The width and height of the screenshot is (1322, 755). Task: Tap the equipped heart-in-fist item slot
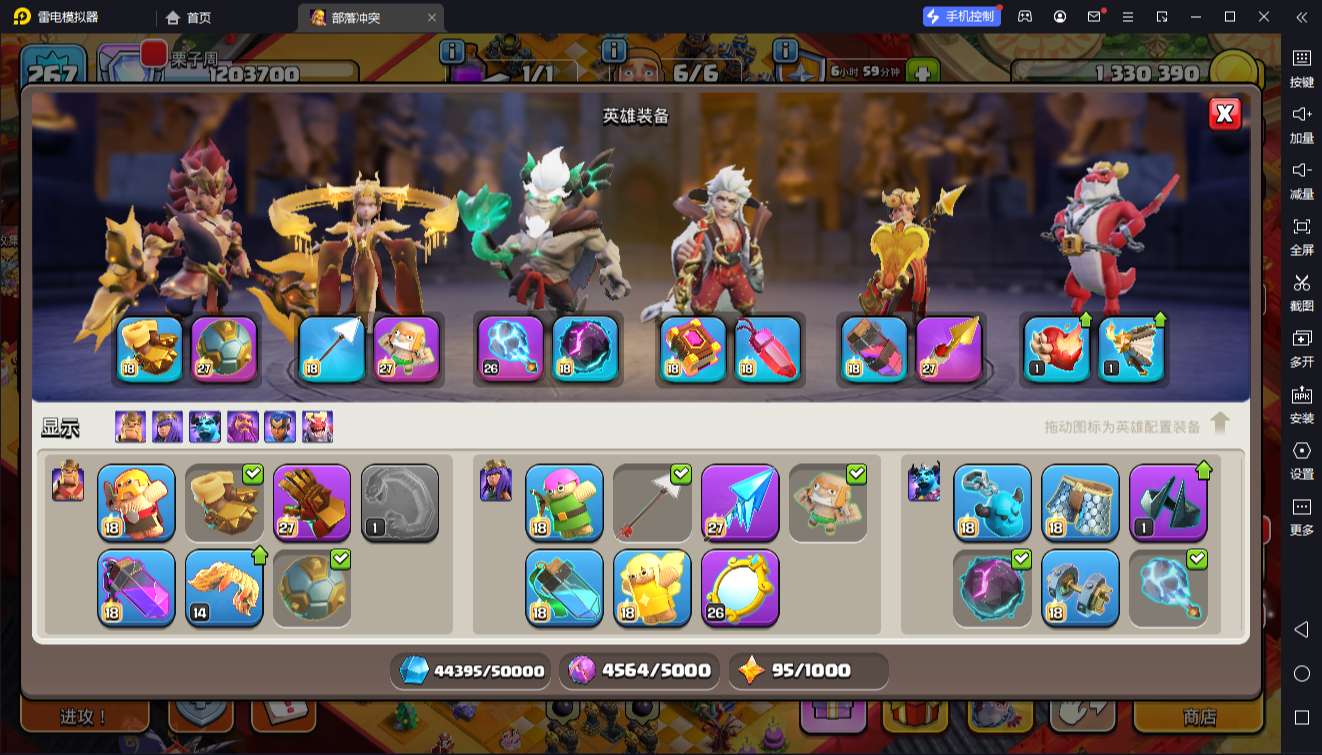coord(1056,349)
